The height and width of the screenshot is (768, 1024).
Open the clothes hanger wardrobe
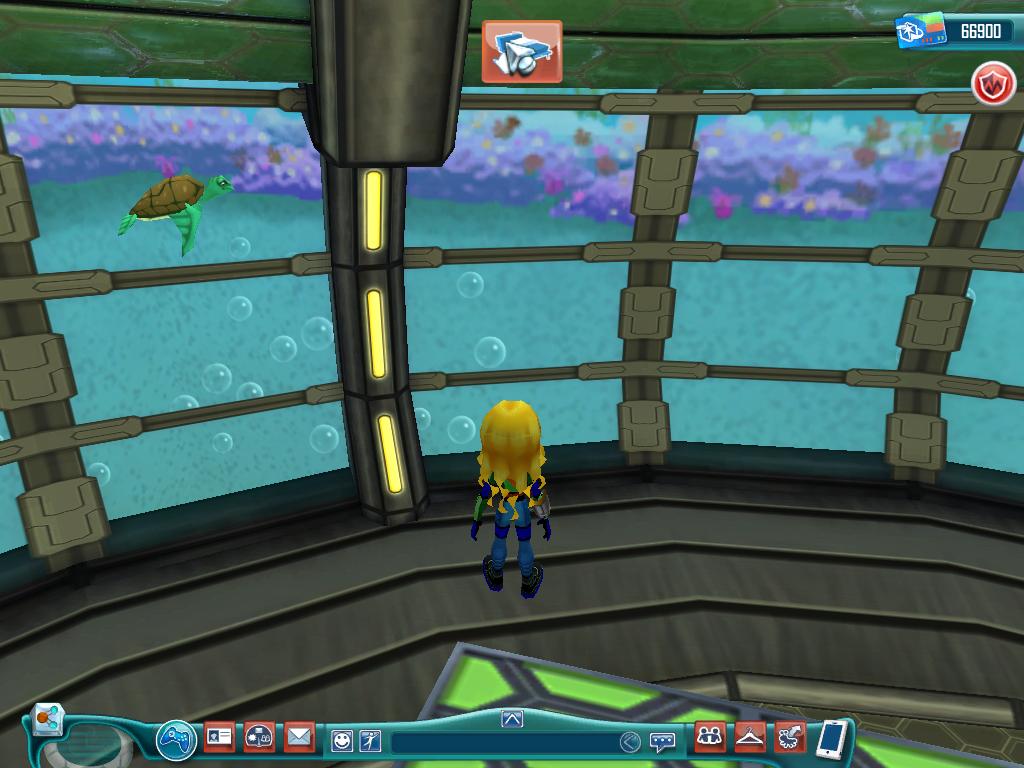point(750,738)
